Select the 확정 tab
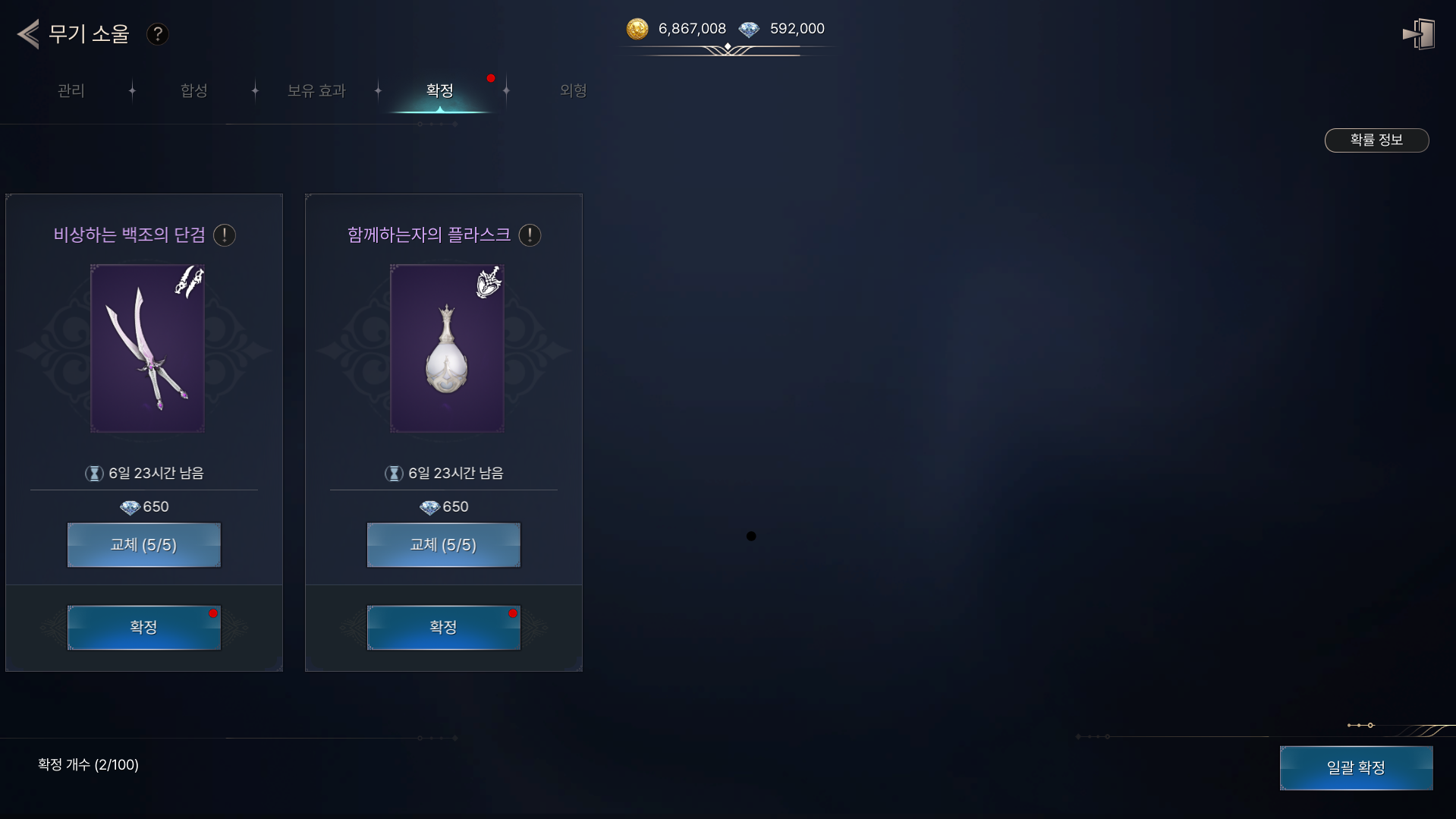 [x=440, y=91]
